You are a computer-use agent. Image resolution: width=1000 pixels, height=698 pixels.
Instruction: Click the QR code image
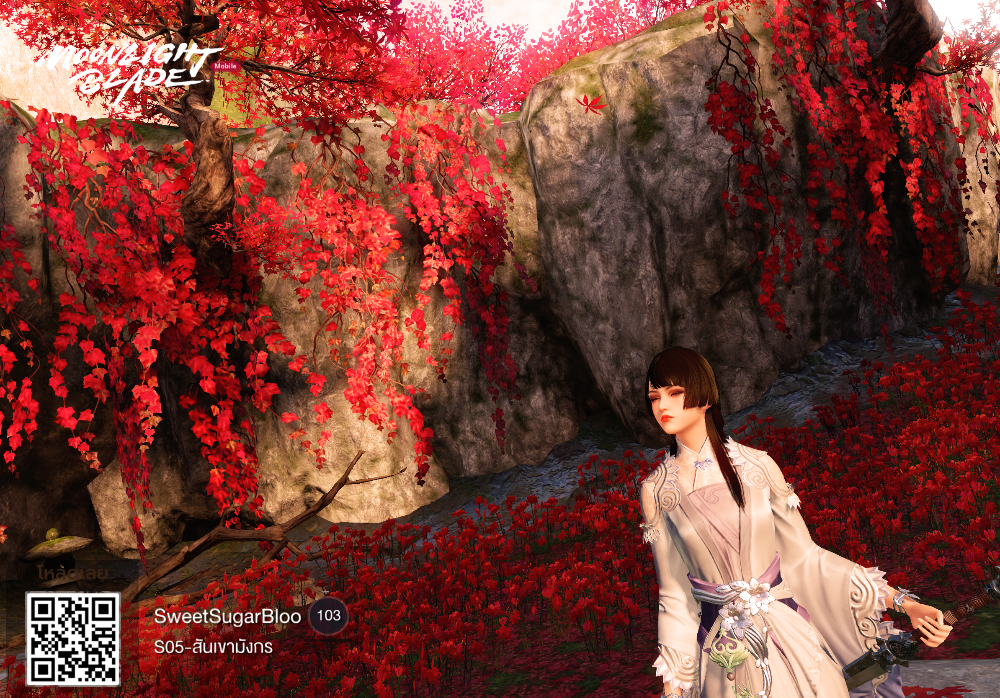(x=73, y=639)
